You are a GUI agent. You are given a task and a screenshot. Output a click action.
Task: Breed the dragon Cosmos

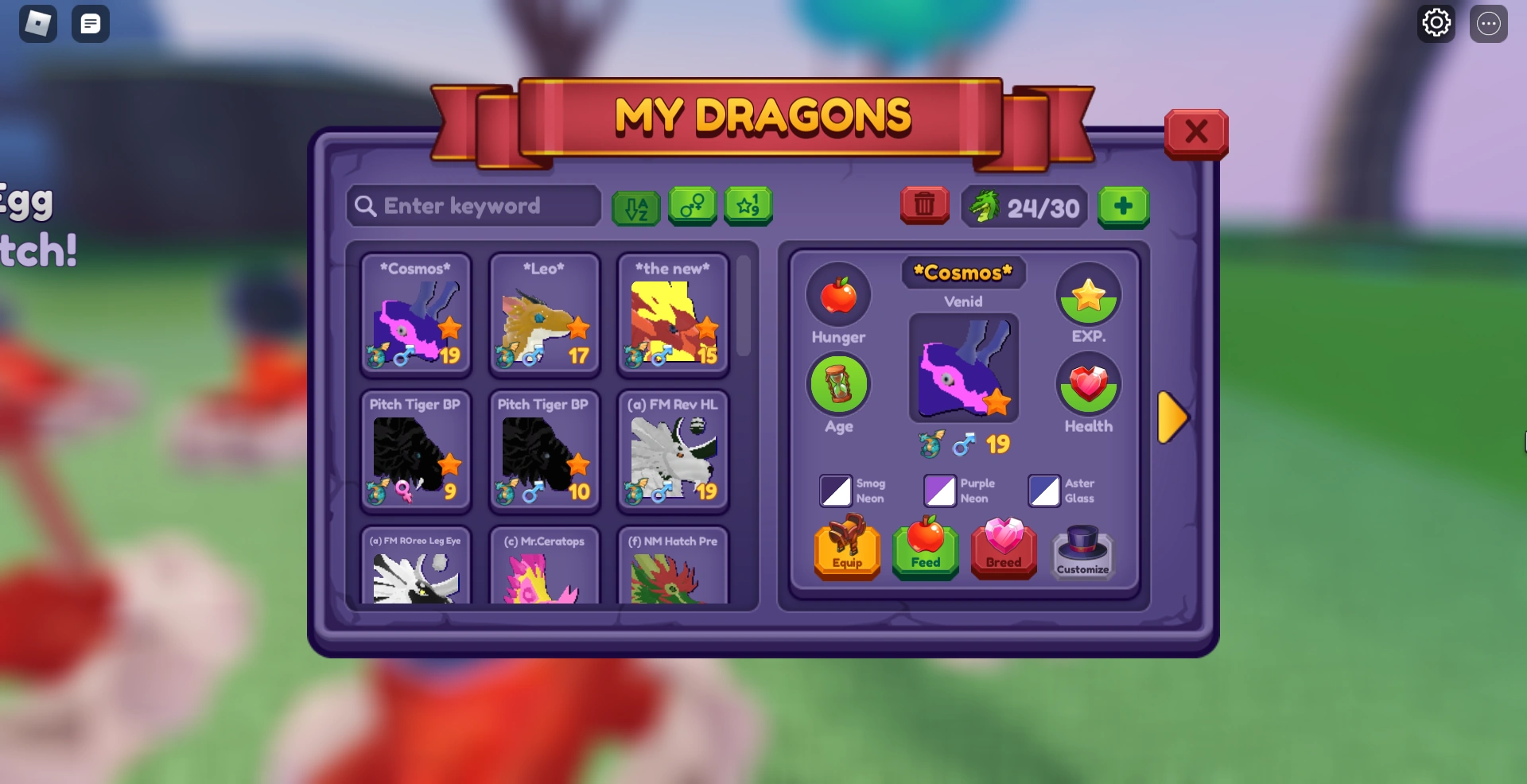(x=1003, y=549)
